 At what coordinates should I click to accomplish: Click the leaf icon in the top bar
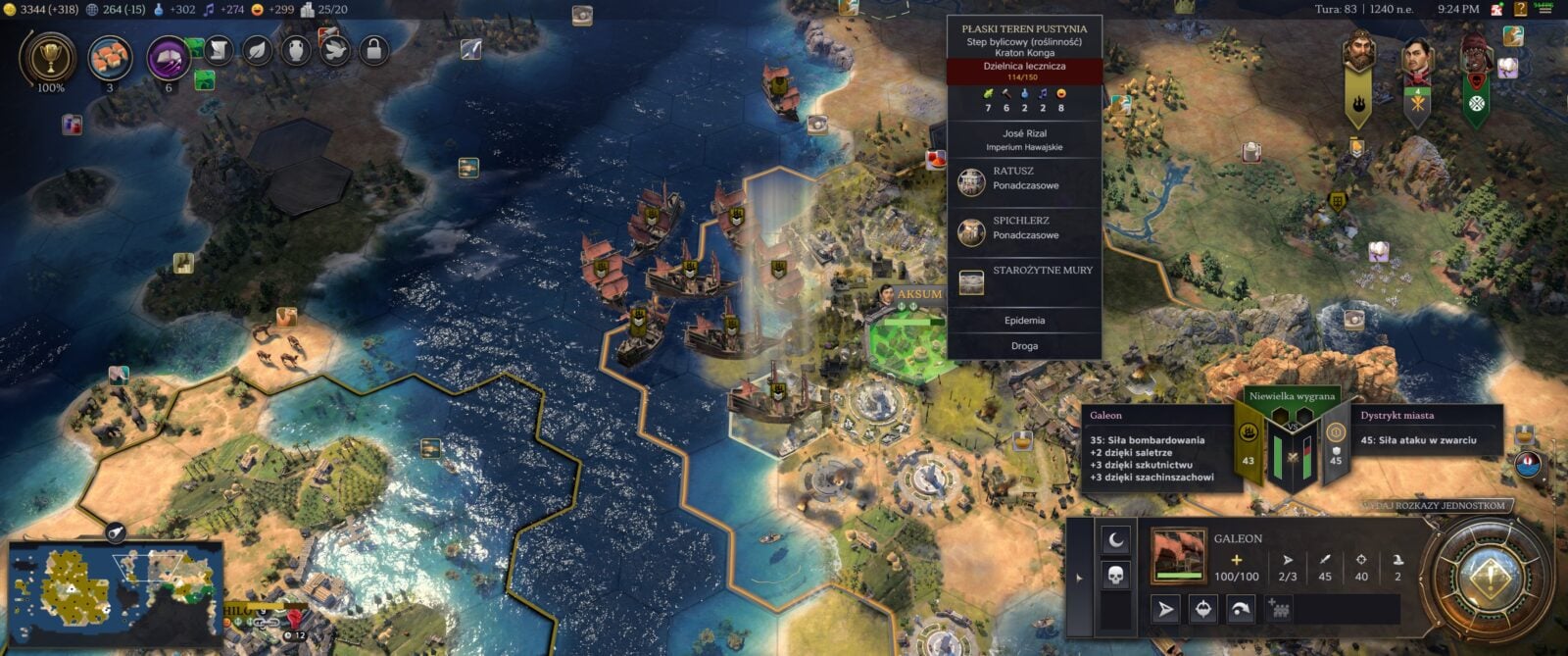[257, 49]
